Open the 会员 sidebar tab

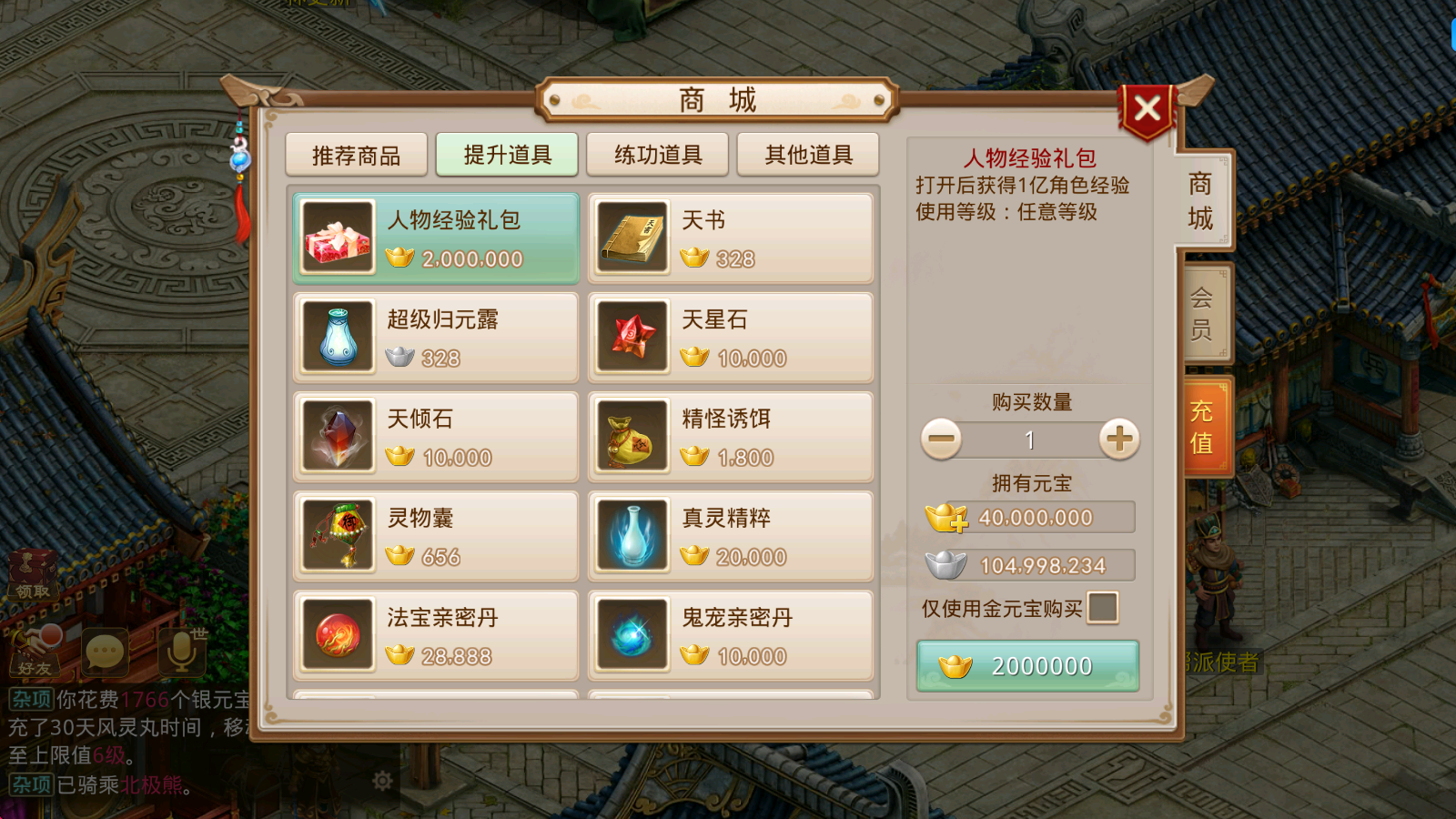tap(1201, 311)
